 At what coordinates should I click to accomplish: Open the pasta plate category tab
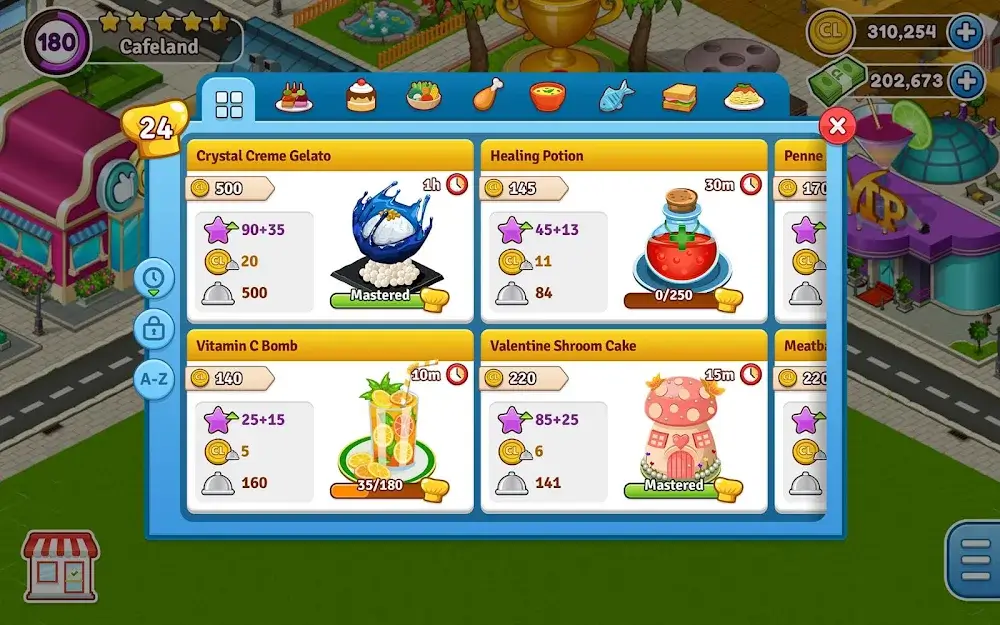coord(743,96)
